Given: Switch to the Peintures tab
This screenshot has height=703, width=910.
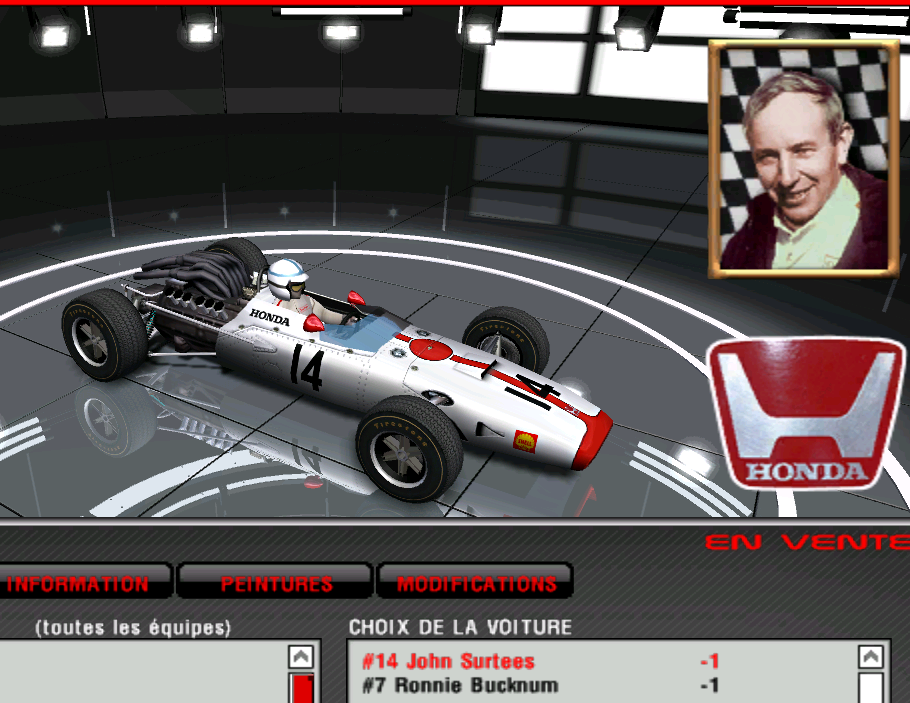Looking at the screenshot, I should click(276, 583).
